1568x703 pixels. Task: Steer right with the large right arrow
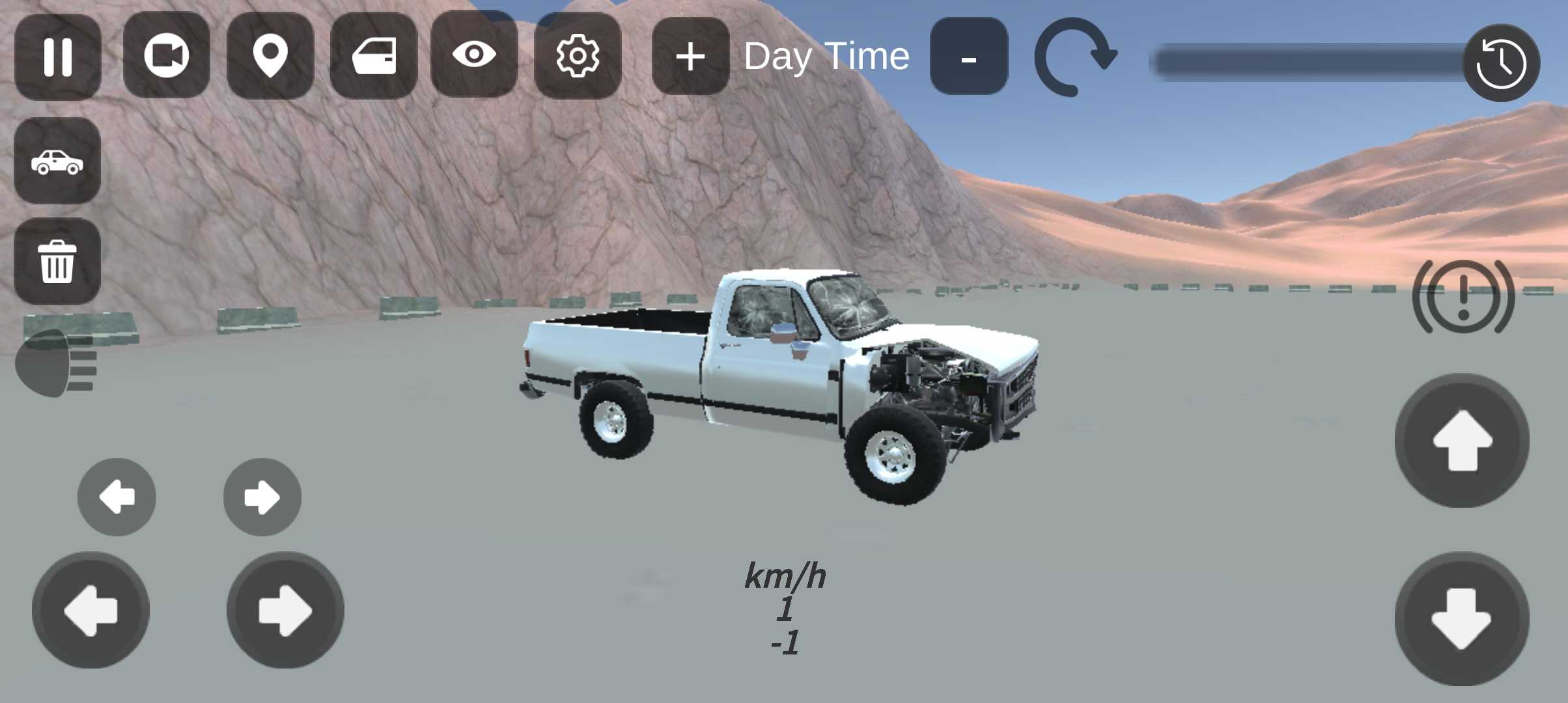[285, 611]
